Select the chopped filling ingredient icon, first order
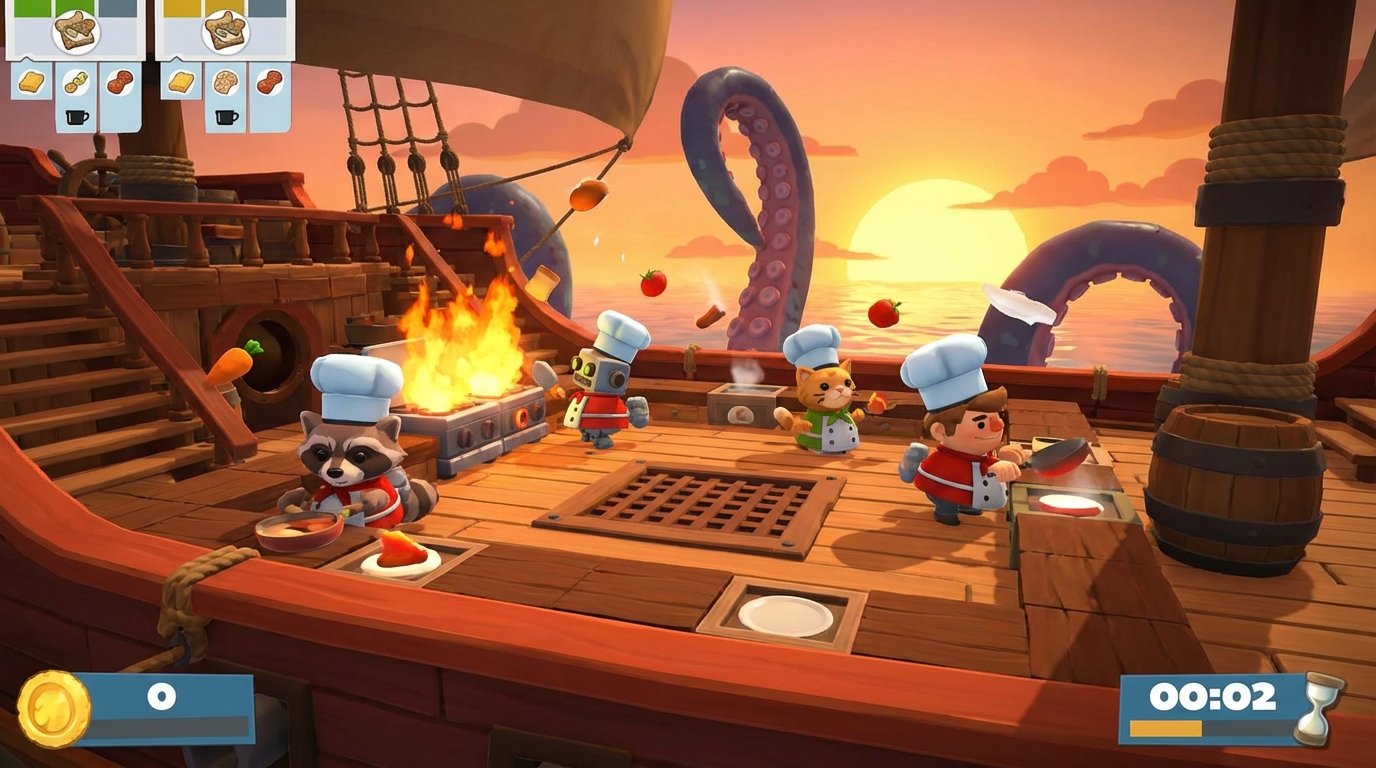The image size is (1376, 768). point(75,82)
